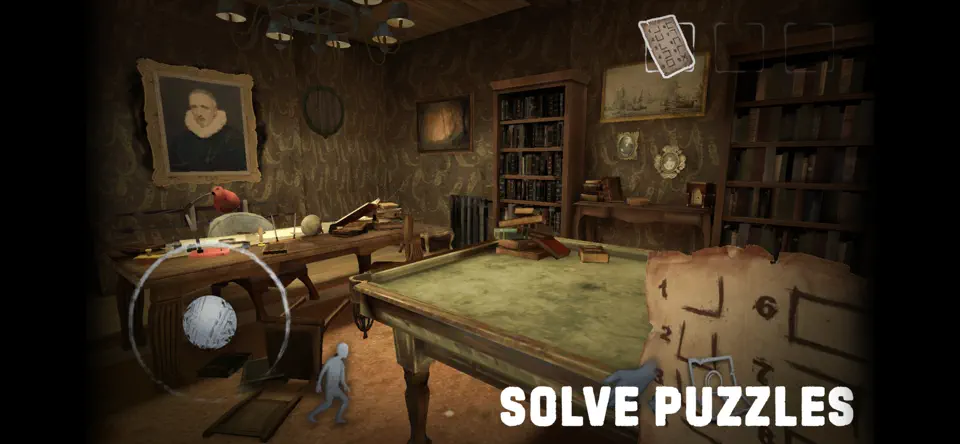Tap the virtual joystick thumb knob
This screenshot has height=444, width=960.
point(210,322)
